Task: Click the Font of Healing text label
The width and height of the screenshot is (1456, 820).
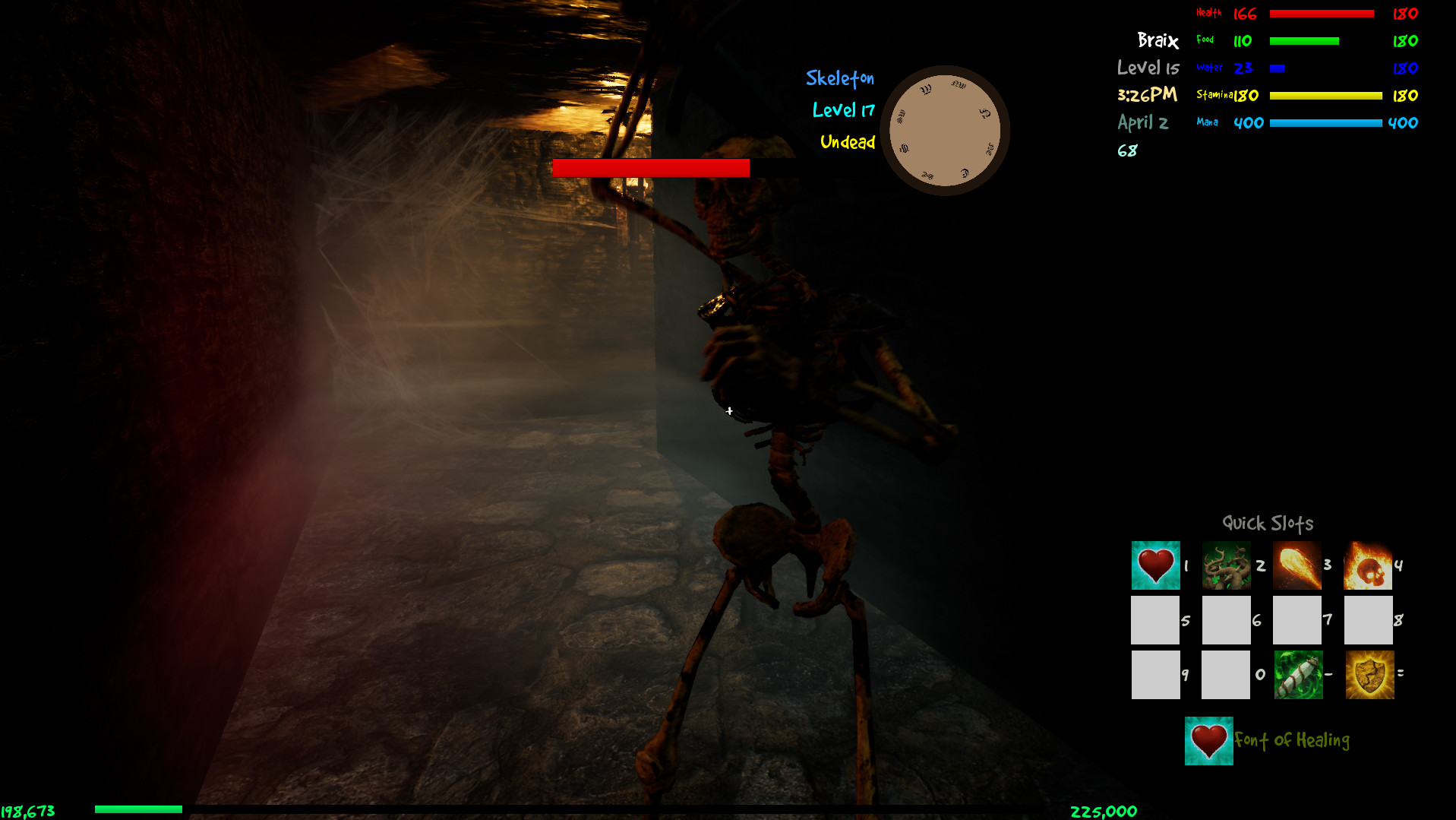Action: click(1292, 739)
